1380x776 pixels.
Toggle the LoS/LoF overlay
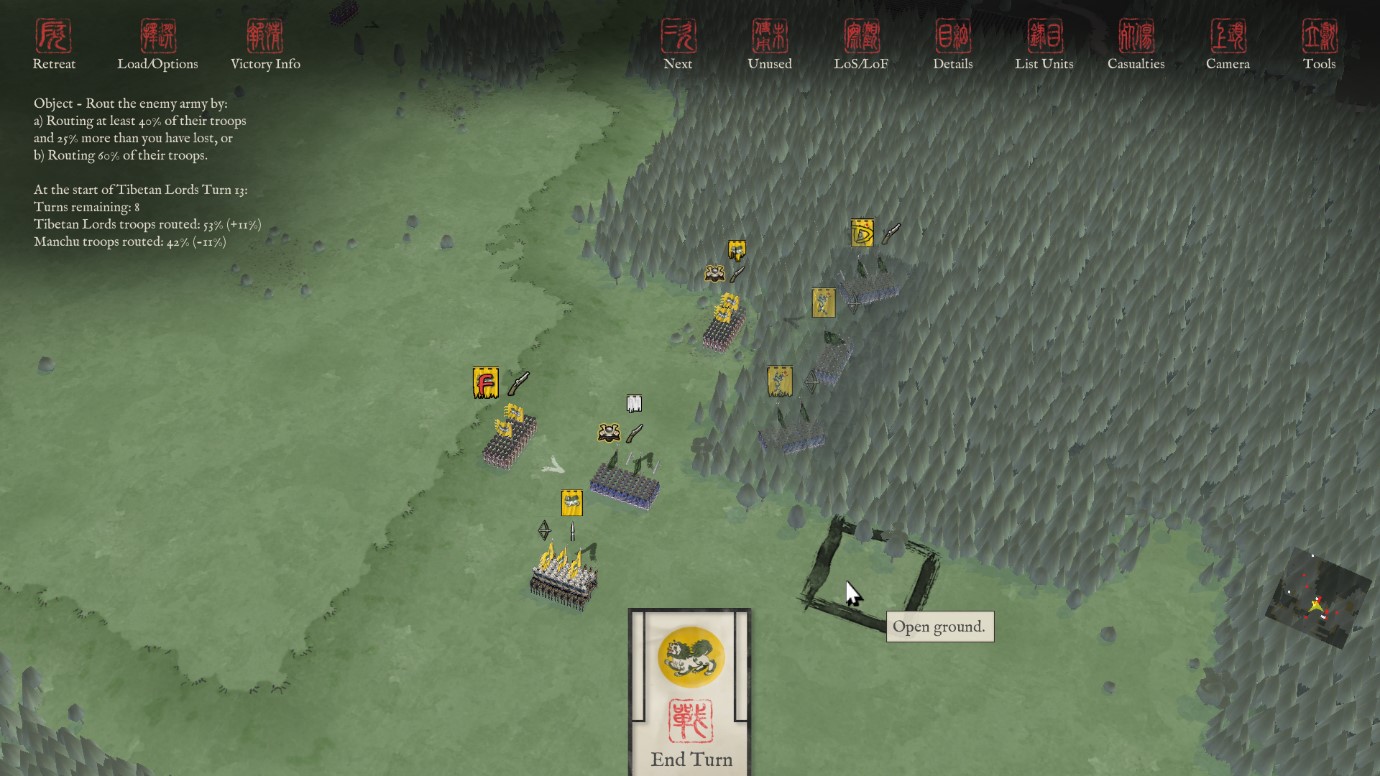coord(861,45)
